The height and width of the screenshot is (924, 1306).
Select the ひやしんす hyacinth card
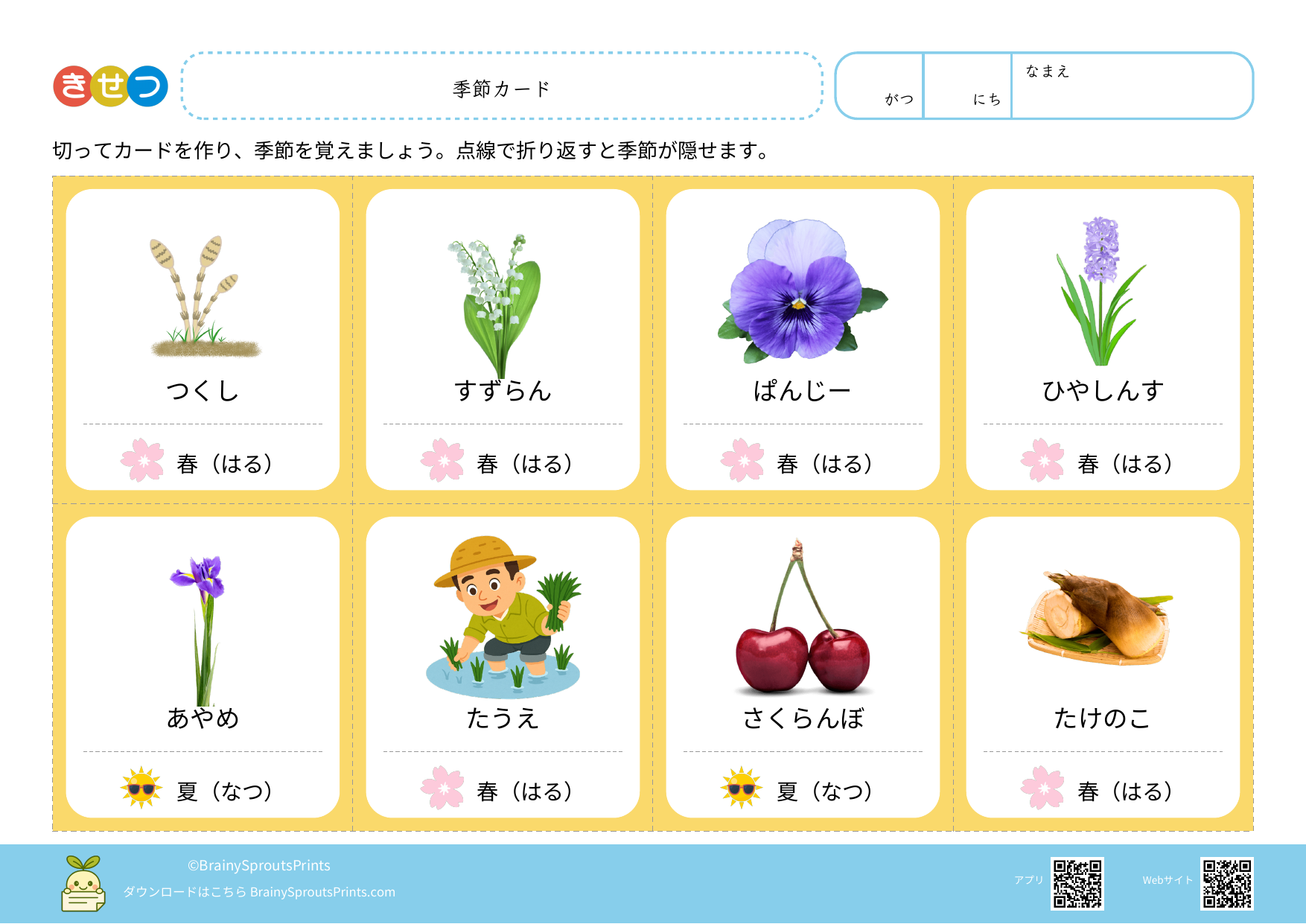[x=1103, y=340]
